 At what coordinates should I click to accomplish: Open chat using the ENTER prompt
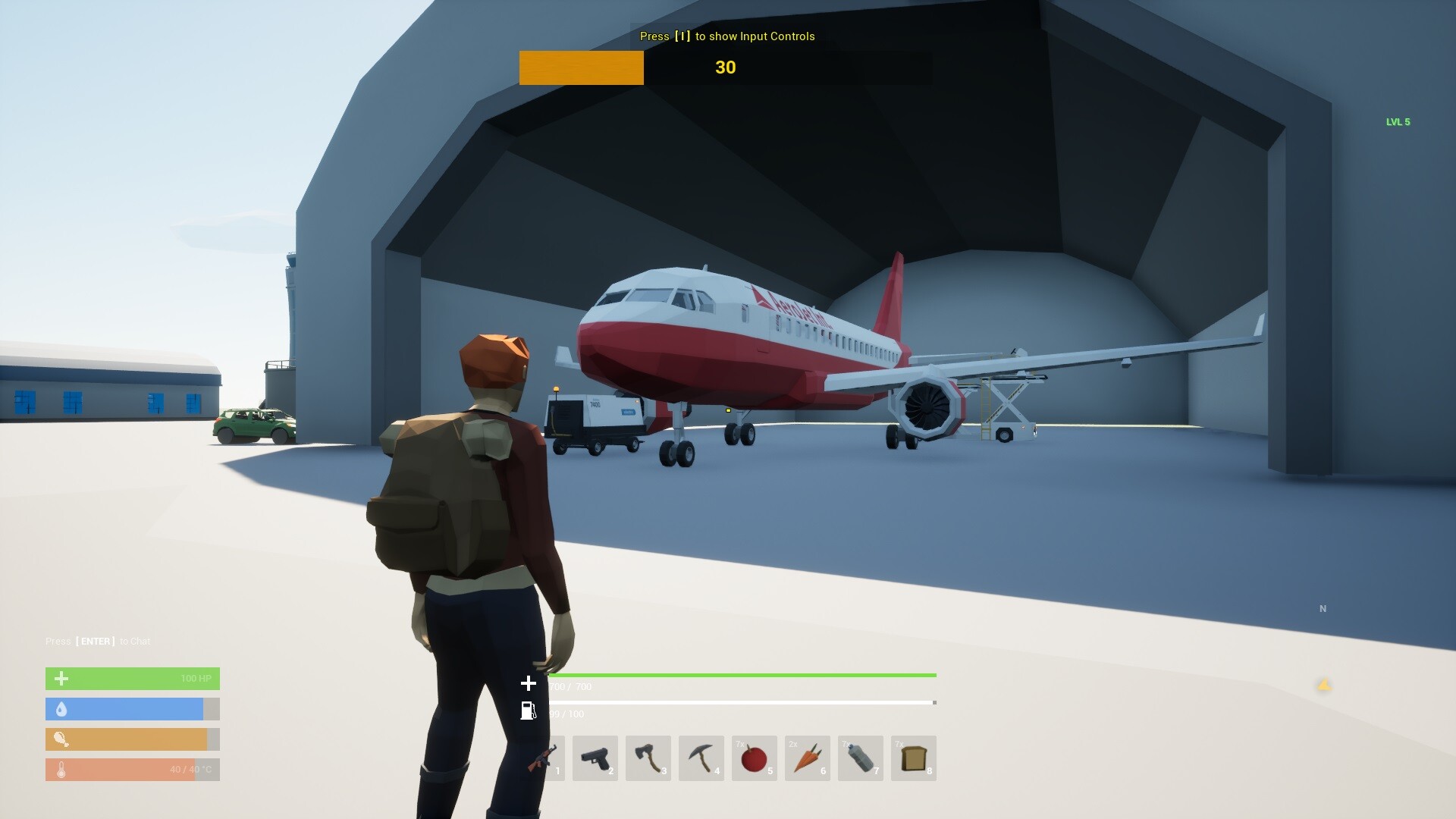point(99,641)
